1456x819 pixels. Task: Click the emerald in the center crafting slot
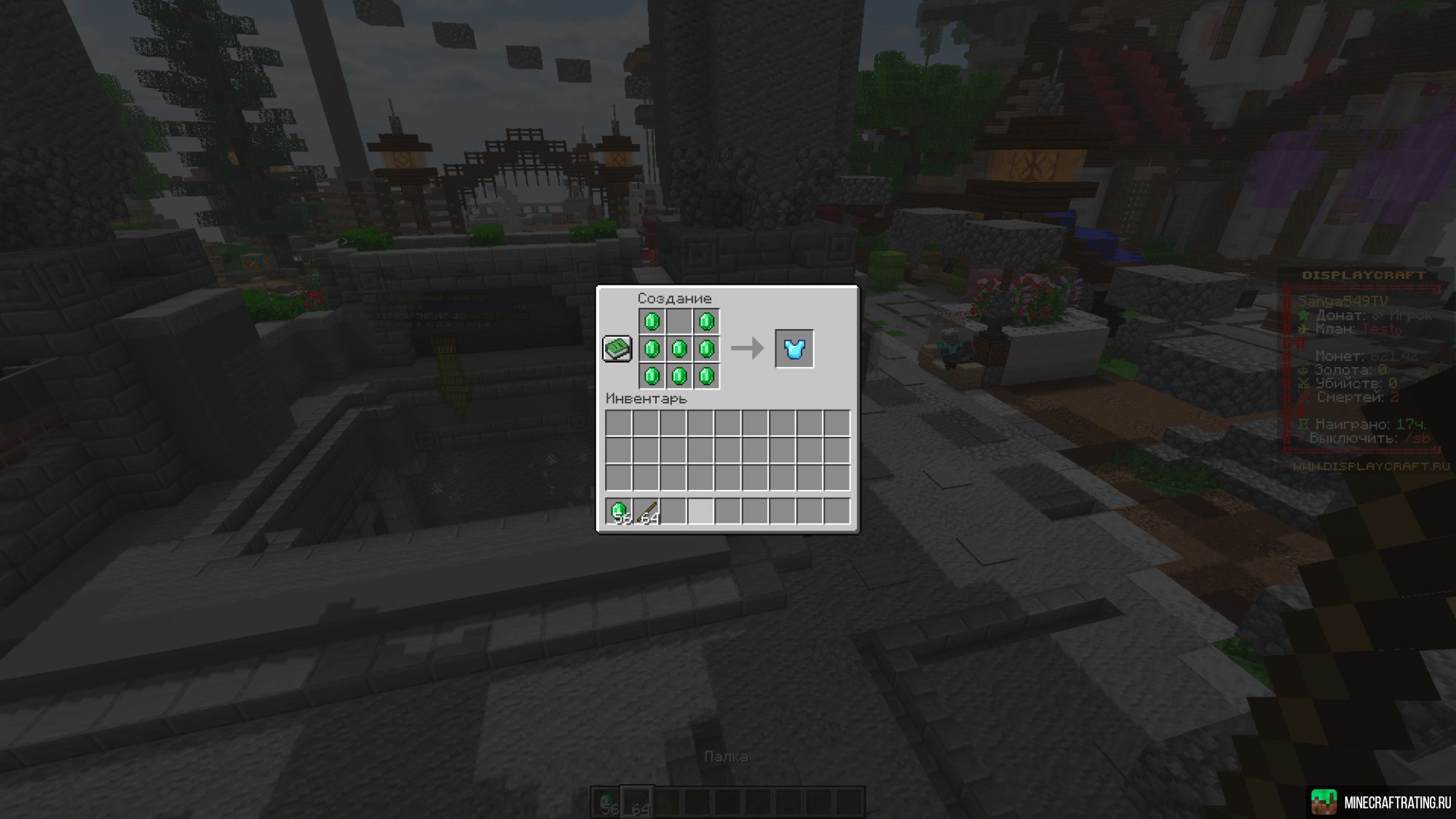679,348
